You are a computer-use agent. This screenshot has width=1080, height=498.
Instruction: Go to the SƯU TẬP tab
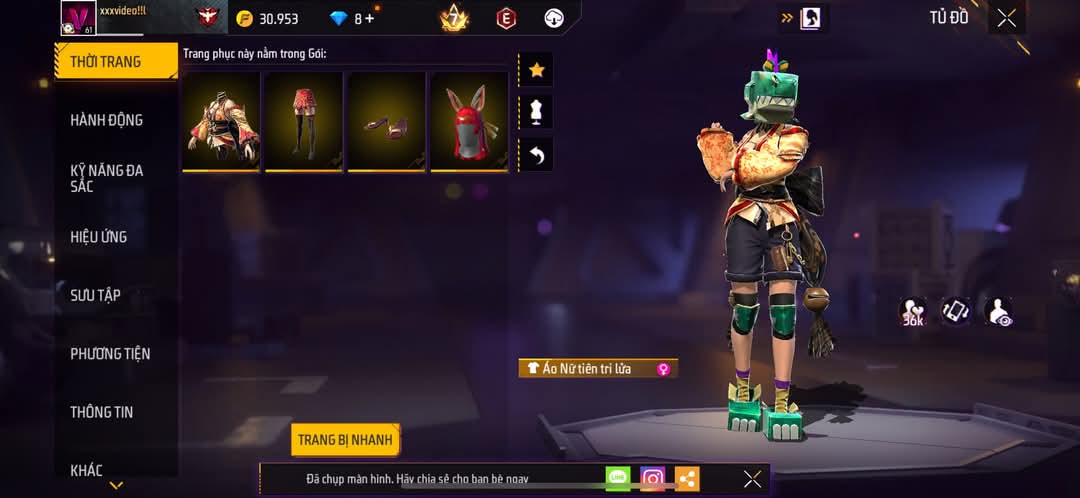click(x=96, y=295)
